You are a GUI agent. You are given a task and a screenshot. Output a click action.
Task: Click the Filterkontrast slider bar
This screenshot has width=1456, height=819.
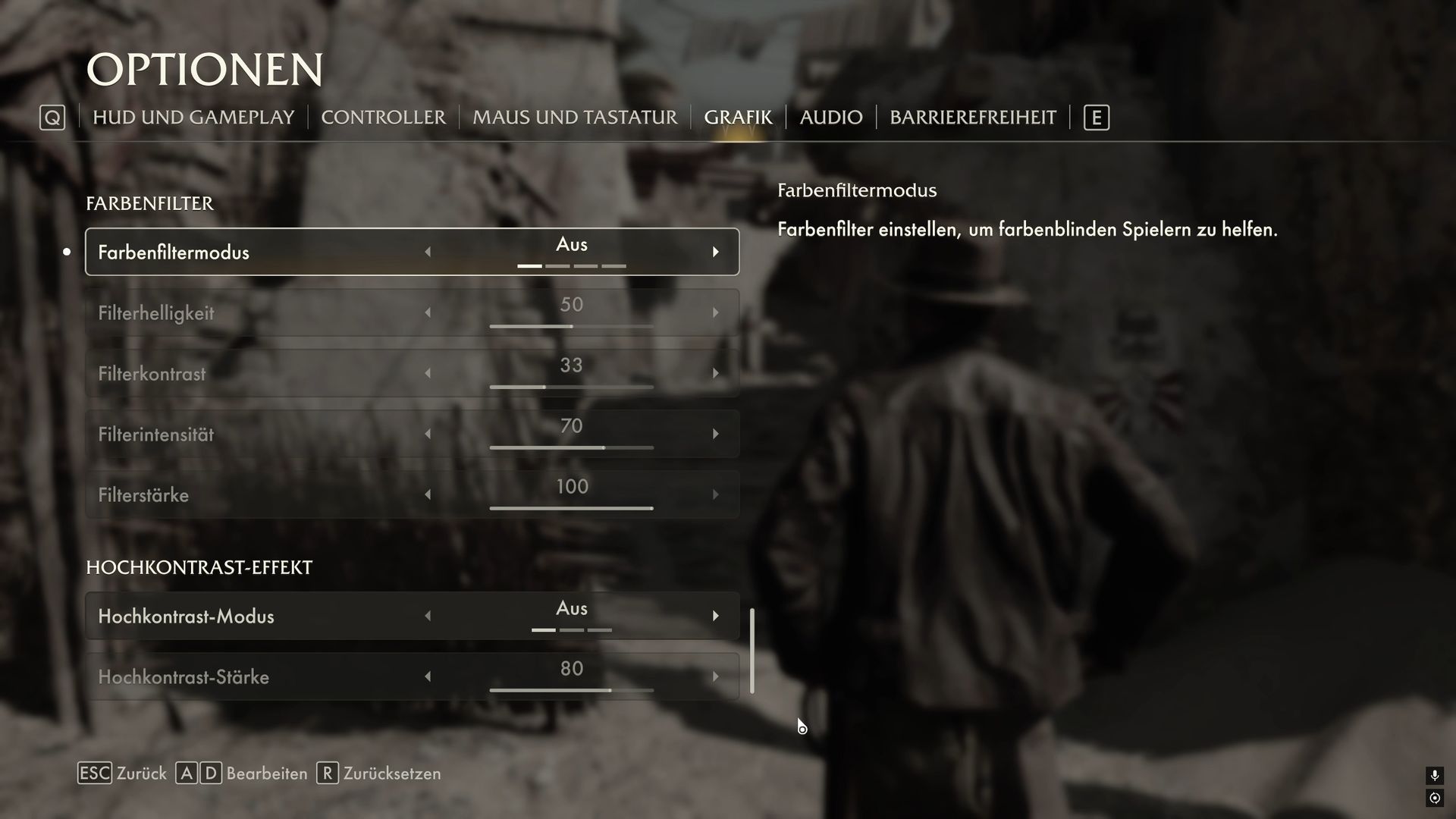(x=571, y=387)
